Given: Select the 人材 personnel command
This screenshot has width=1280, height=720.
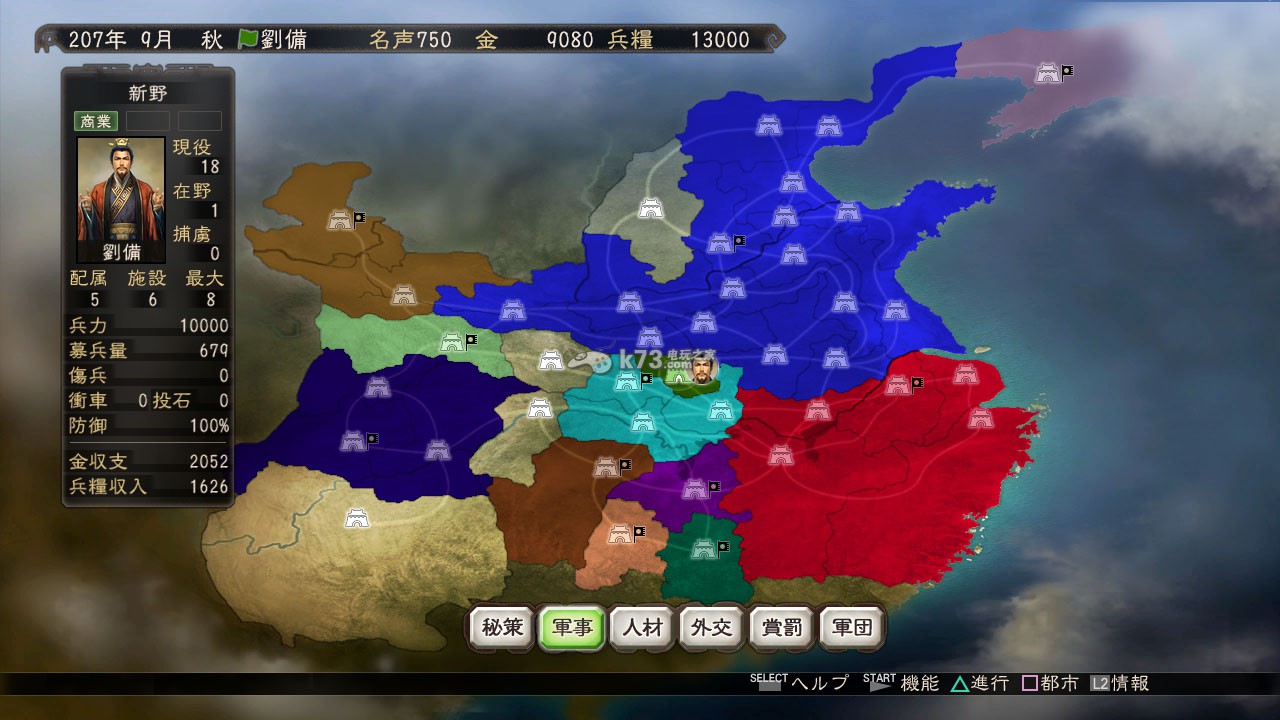Looking at the screenshot, I should point(641,627).
